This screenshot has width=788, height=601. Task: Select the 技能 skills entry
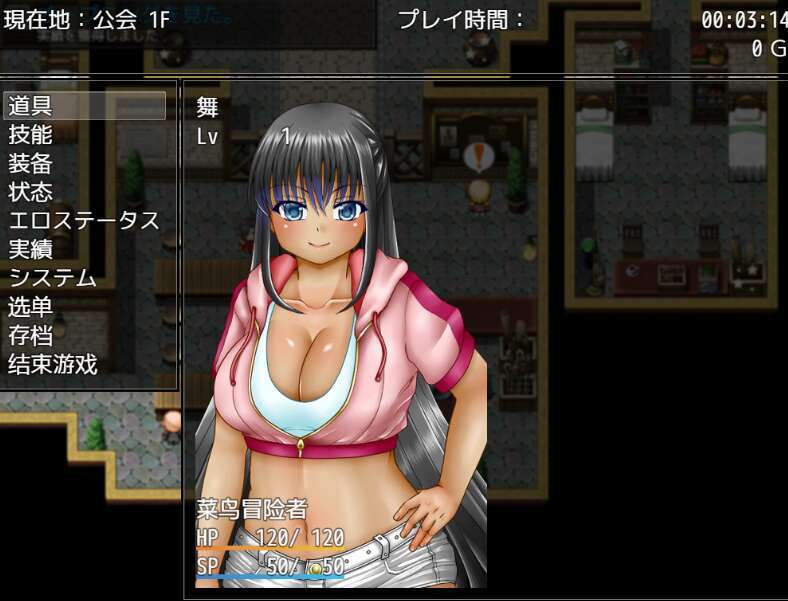tap(85, 134)
